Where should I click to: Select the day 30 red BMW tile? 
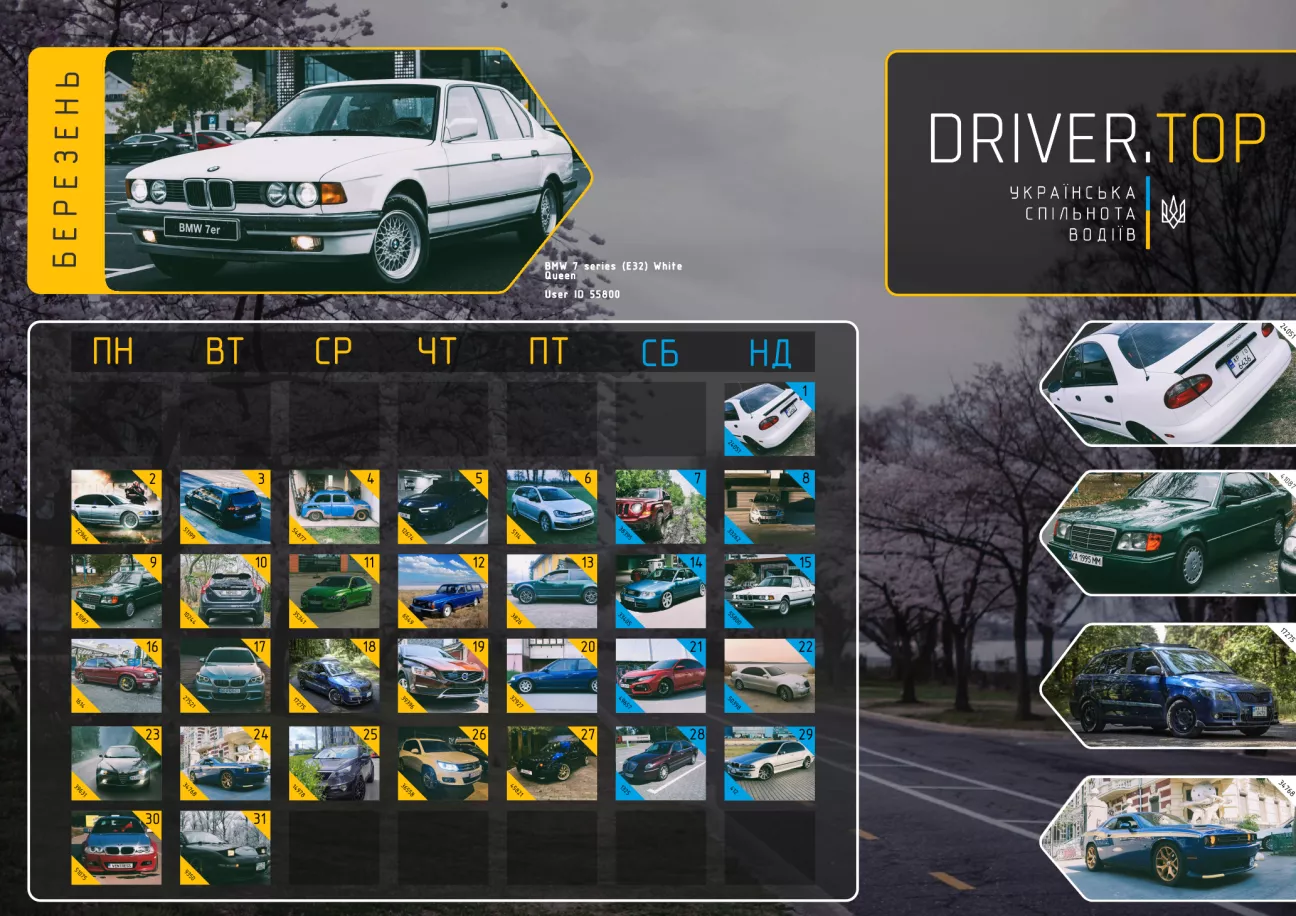(116, 847)
